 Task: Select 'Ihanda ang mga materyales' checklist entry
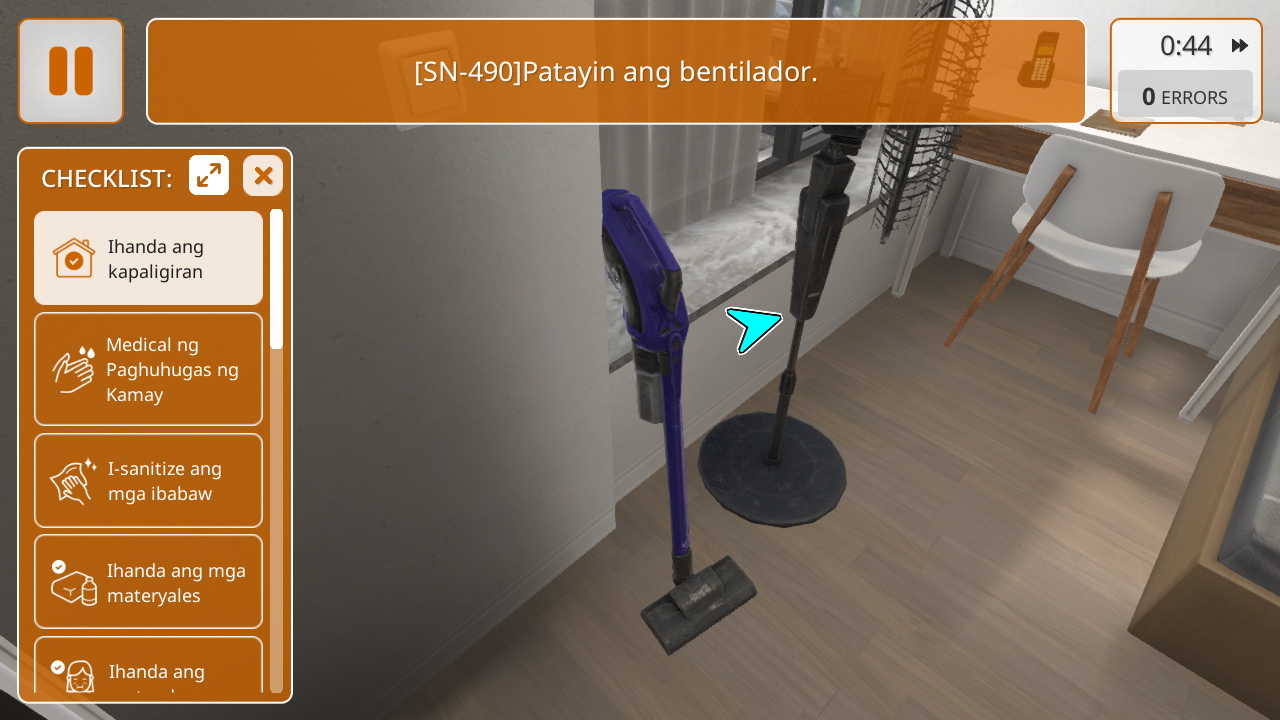tap(148, 582)
